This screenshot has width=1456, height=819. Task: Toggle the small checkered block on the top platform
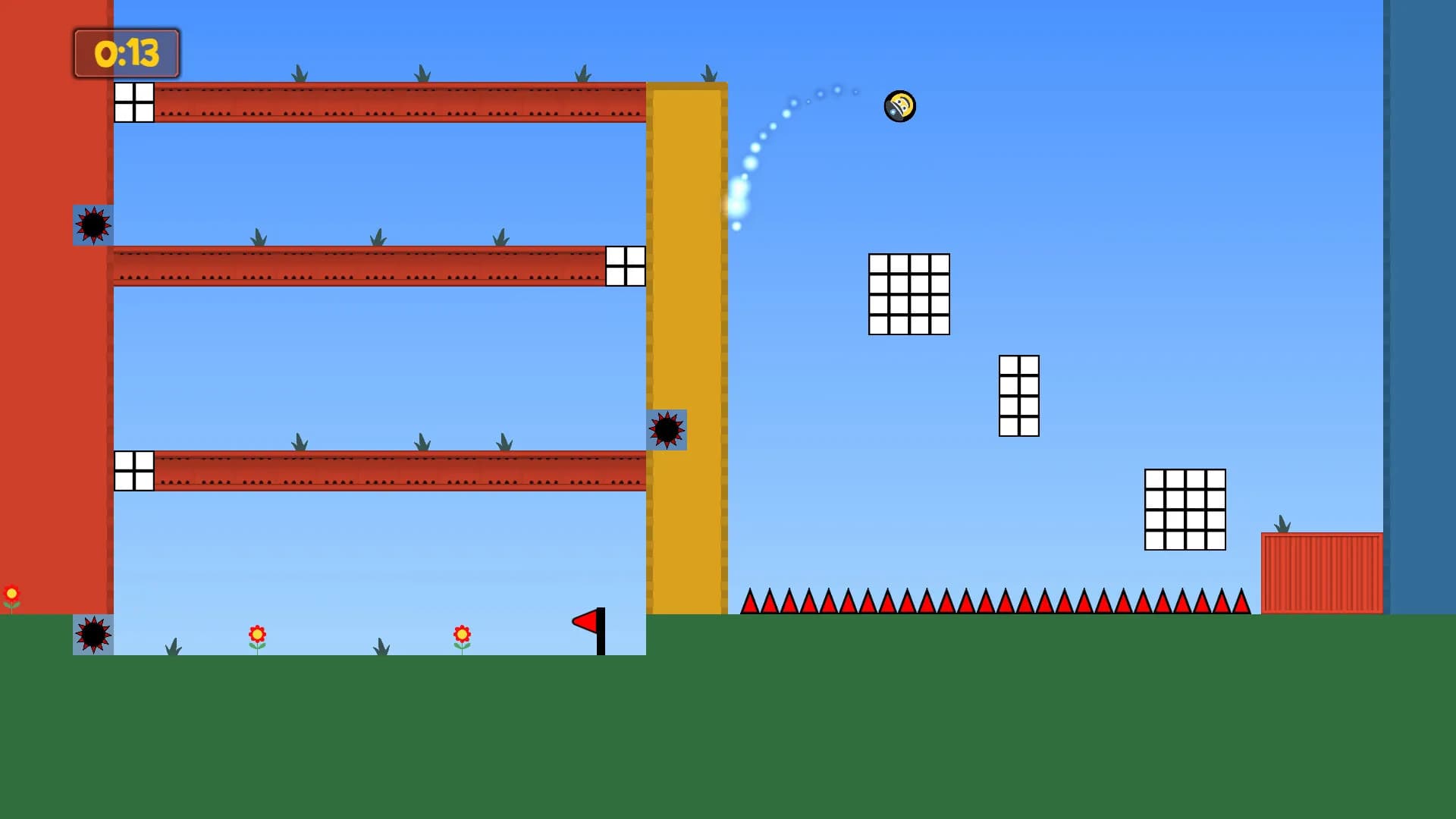click(133, 104)
